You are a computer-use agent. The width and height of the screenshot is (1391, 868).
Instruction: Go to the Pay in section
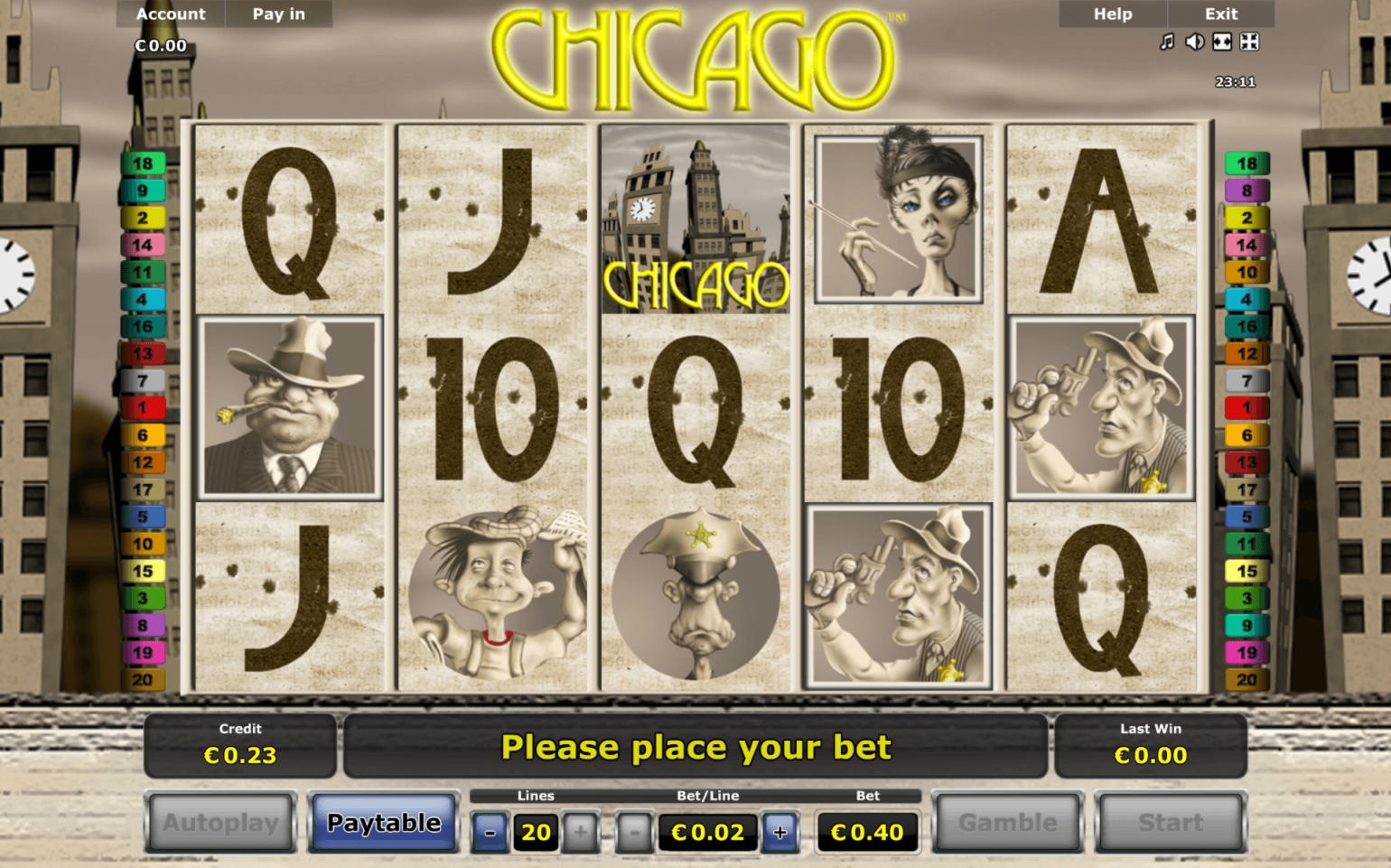[279, 14]
